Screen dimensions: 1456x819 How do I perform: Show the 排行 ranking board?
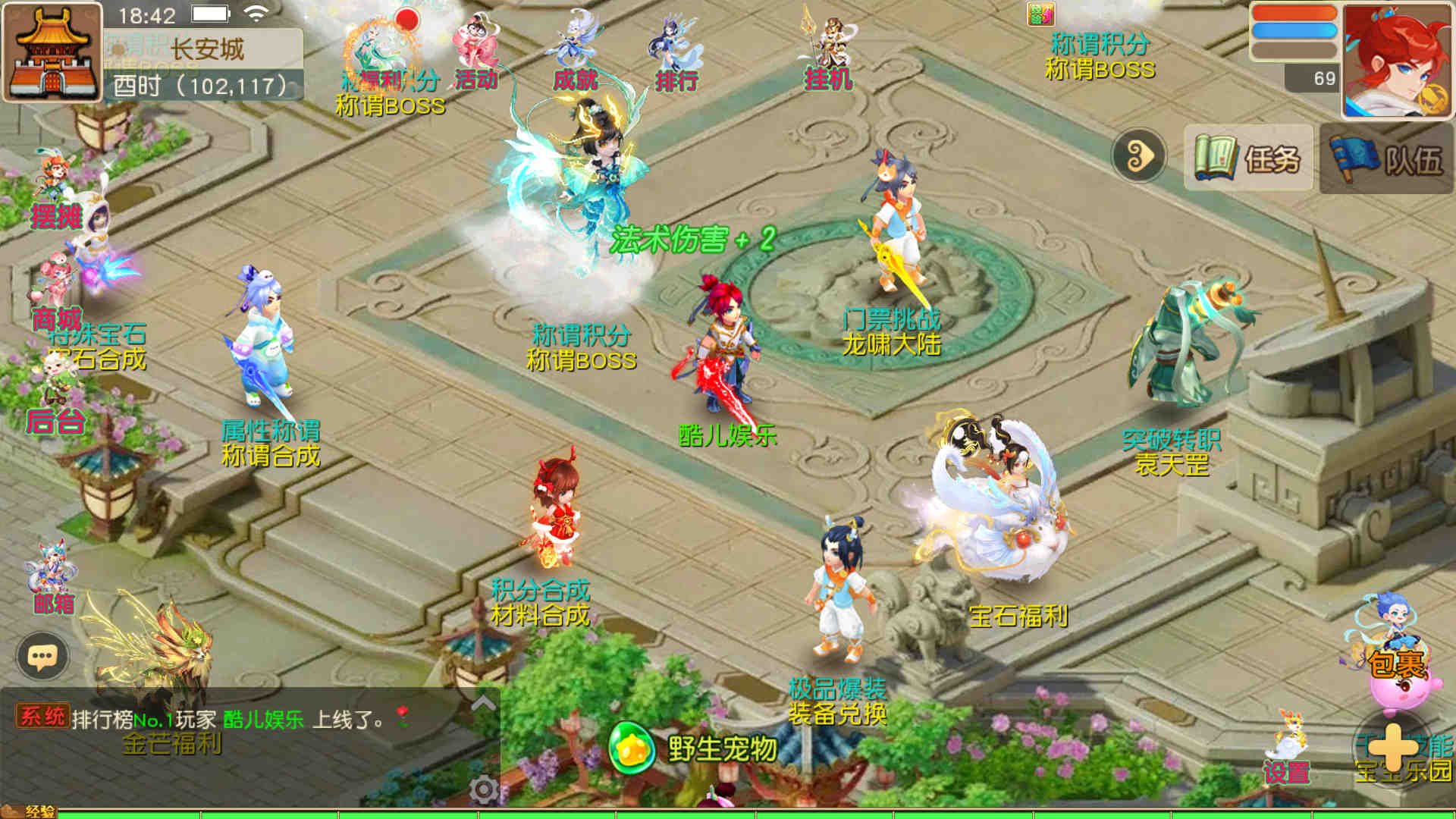point(675,55)
